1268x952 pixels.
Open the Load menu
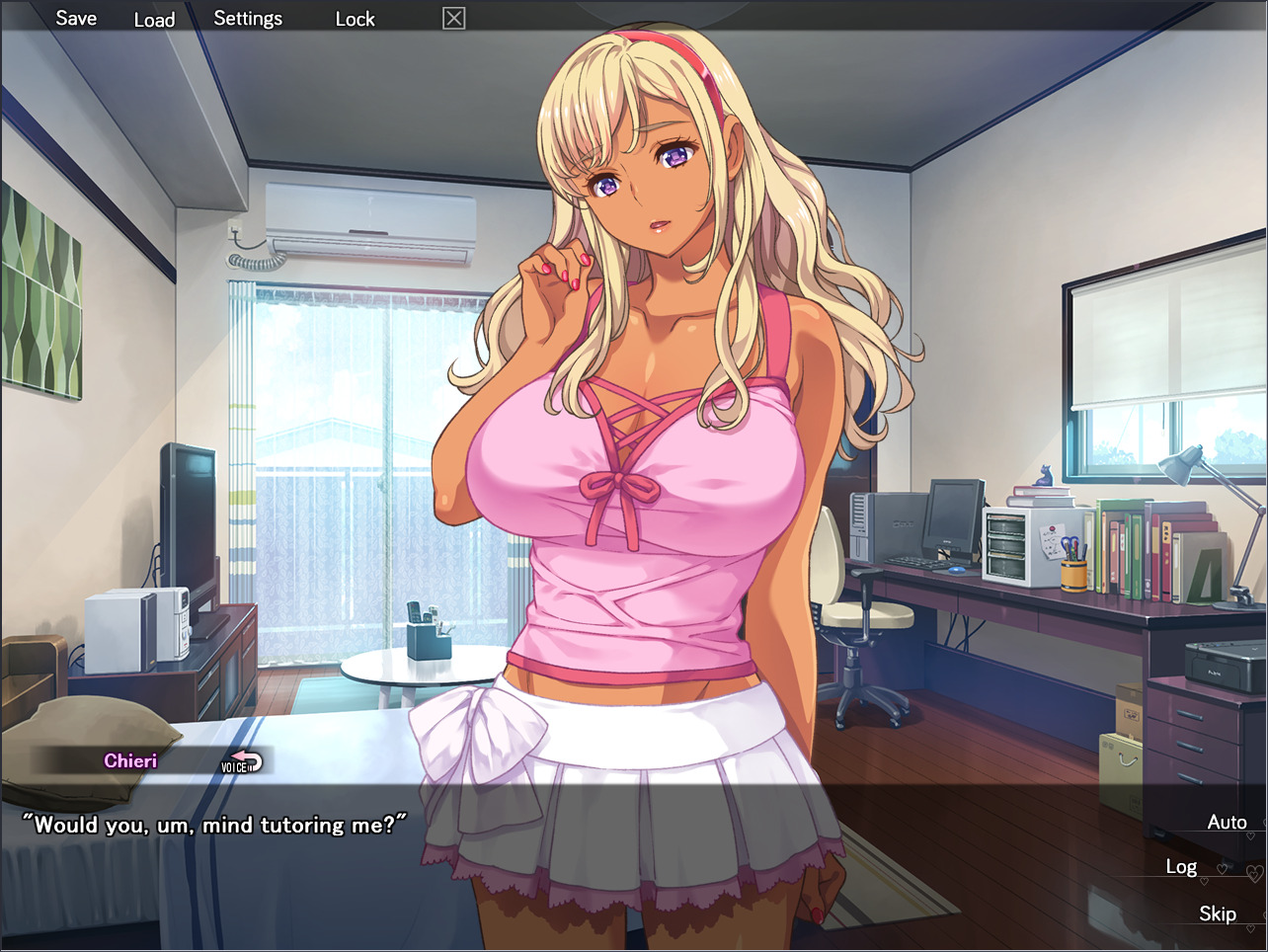coord(154,18)
